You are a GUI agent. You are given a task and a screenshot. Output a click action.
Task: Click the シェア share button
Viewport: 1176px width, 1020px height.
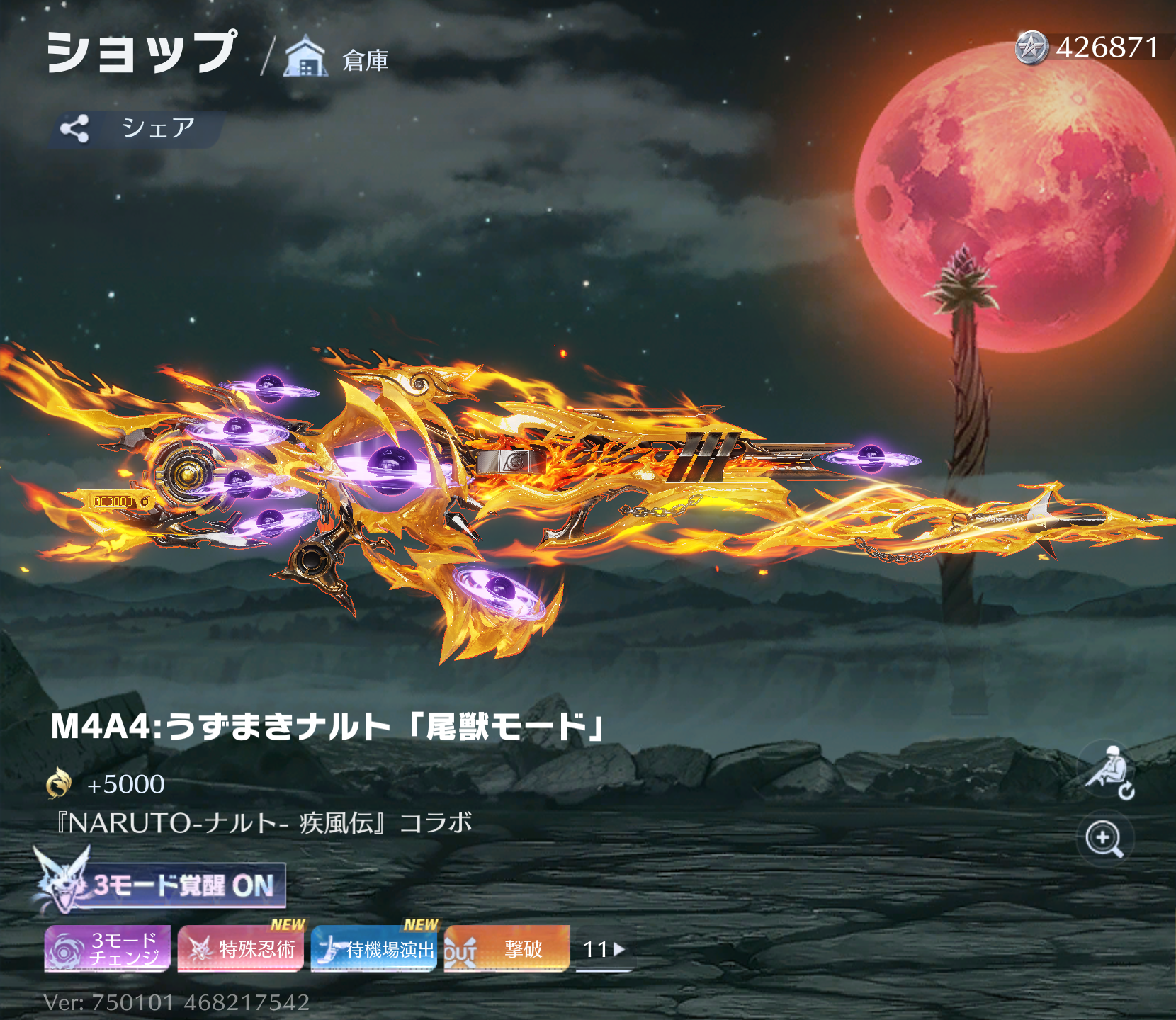click(135, 128)
